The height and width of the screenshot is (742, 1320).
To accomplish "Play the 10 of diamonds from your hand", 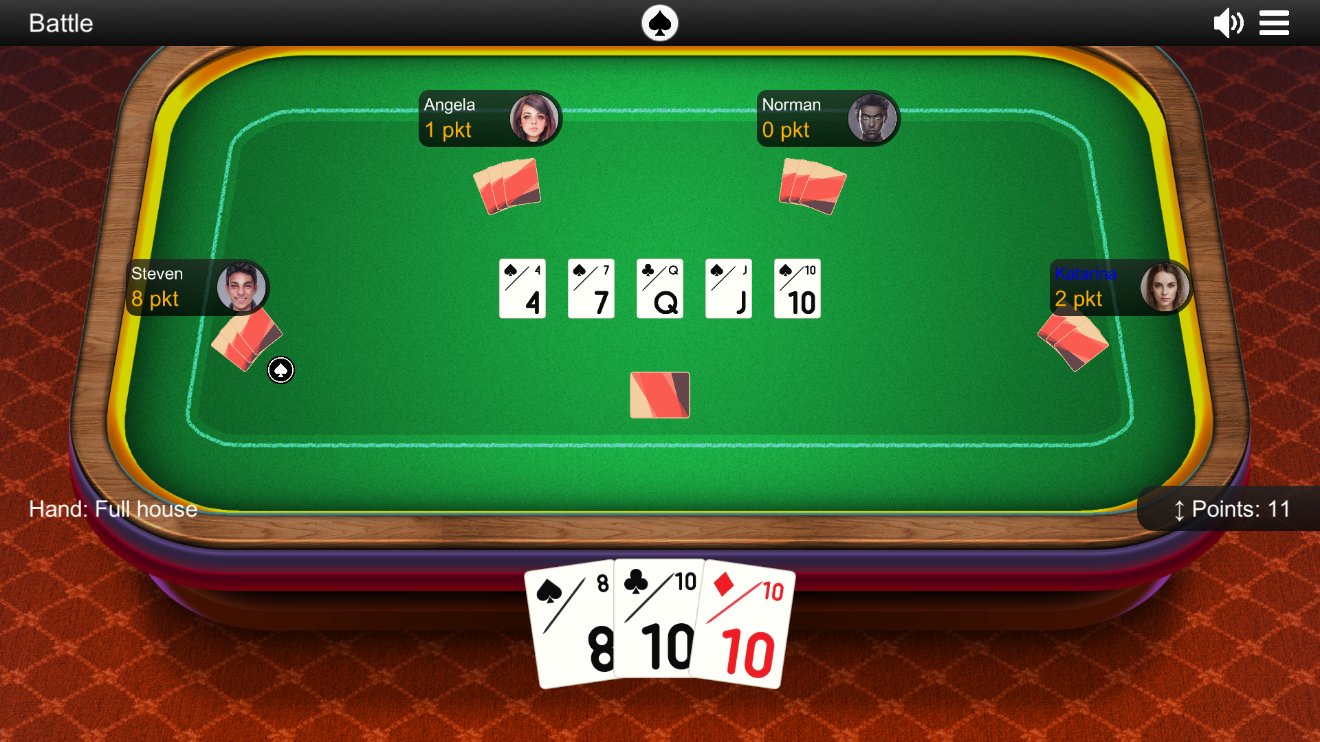I will pyautogui.click(x=745, y=630).
